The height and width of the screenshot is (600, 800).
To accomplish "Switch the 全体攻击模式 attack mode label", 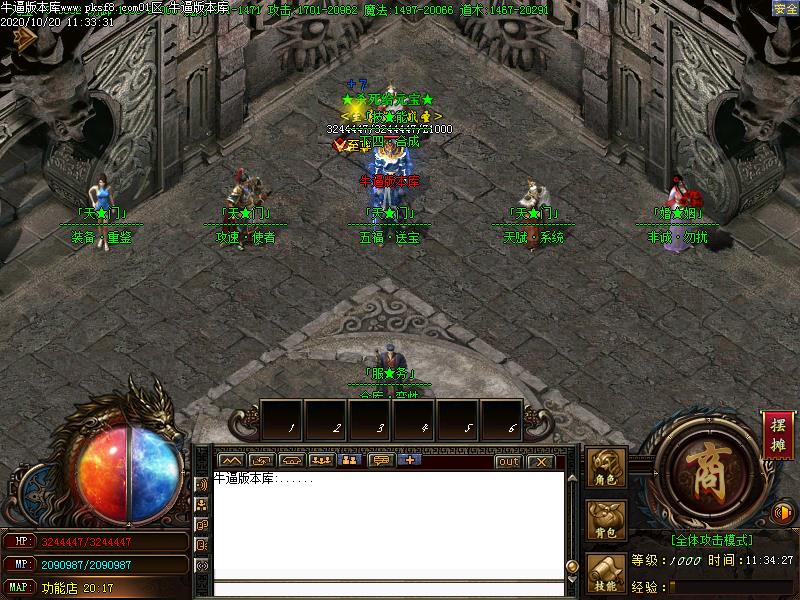I will coord(712,540).
